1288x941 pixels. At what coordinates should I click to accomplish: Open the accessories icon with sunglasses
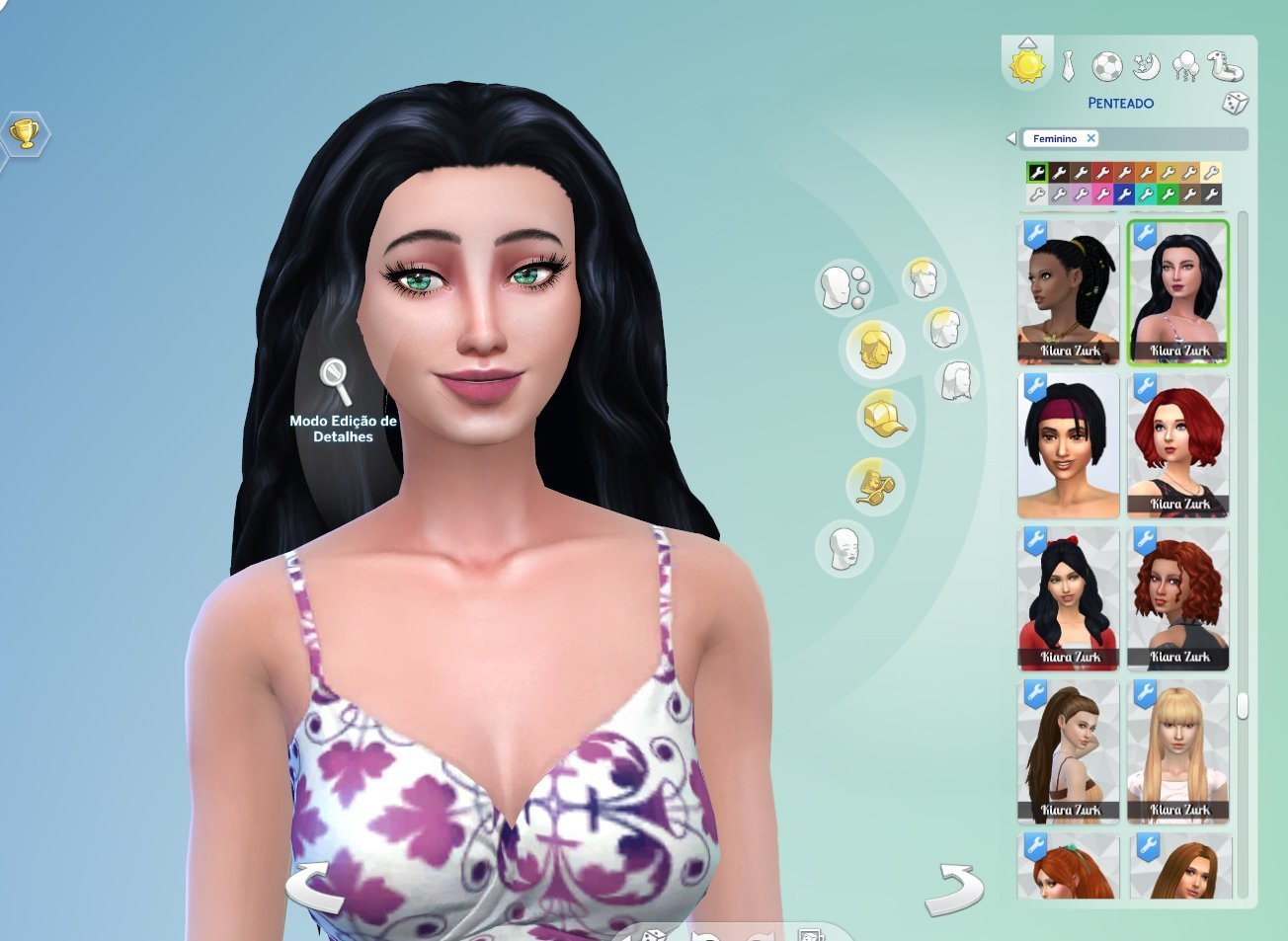(873, 486)
